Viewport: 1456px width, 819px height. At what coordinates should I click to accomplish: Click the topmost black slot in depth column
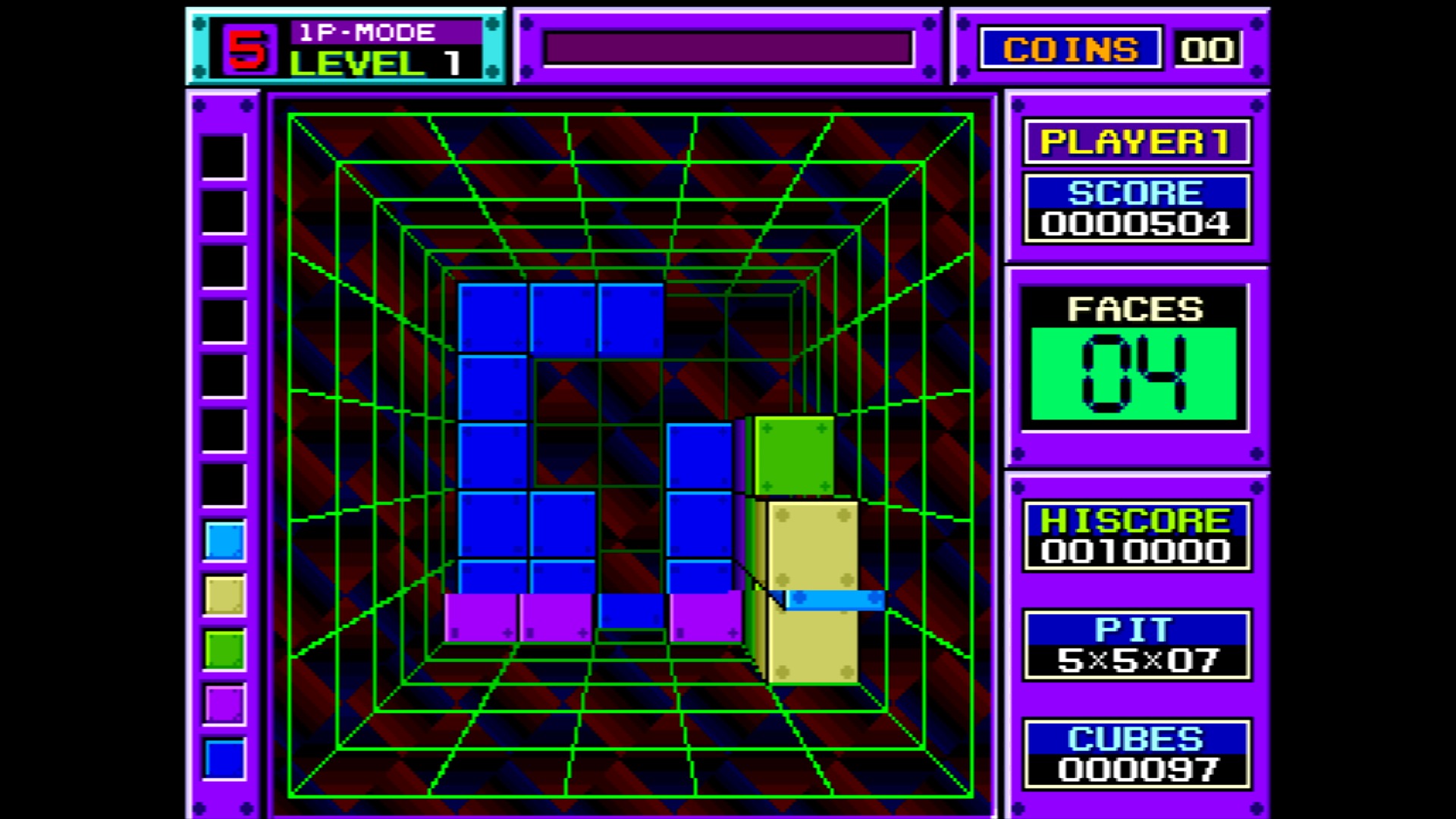[x=223, y=157]
